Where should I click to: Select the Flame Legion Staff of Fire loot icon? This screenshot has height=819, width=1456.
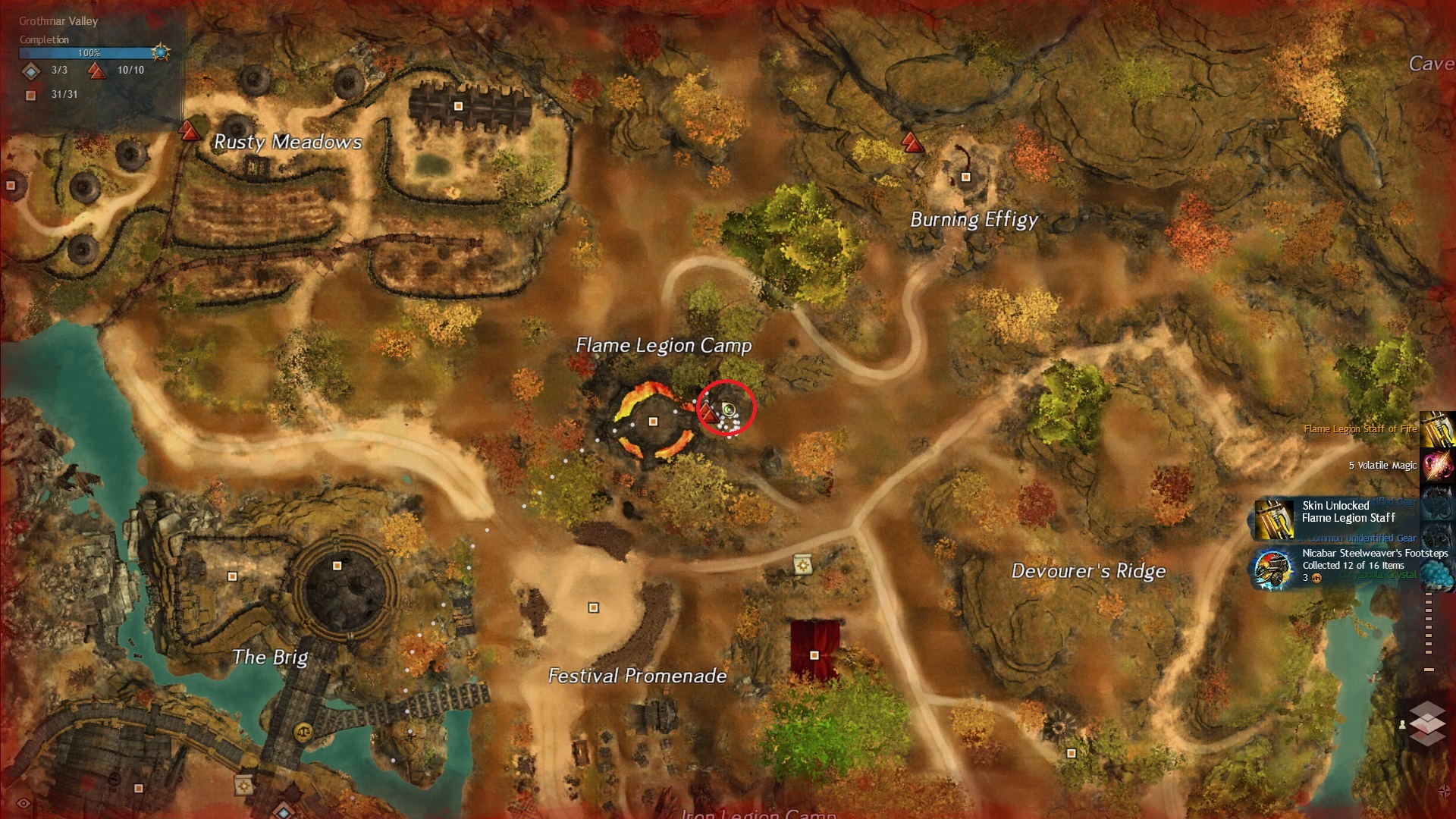tap(1438, 430)
